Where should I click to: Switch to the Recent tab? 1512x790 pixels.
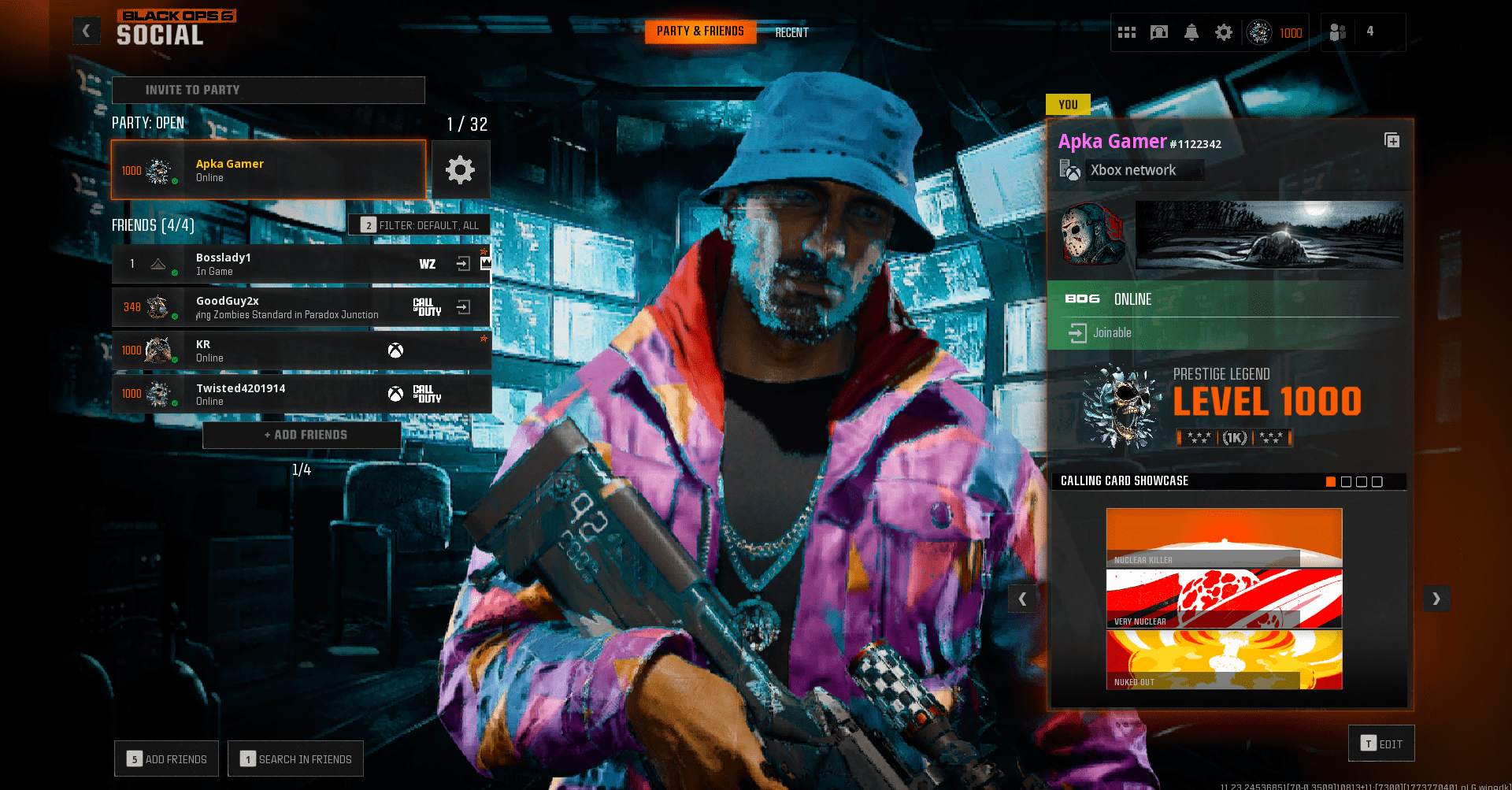791,32
